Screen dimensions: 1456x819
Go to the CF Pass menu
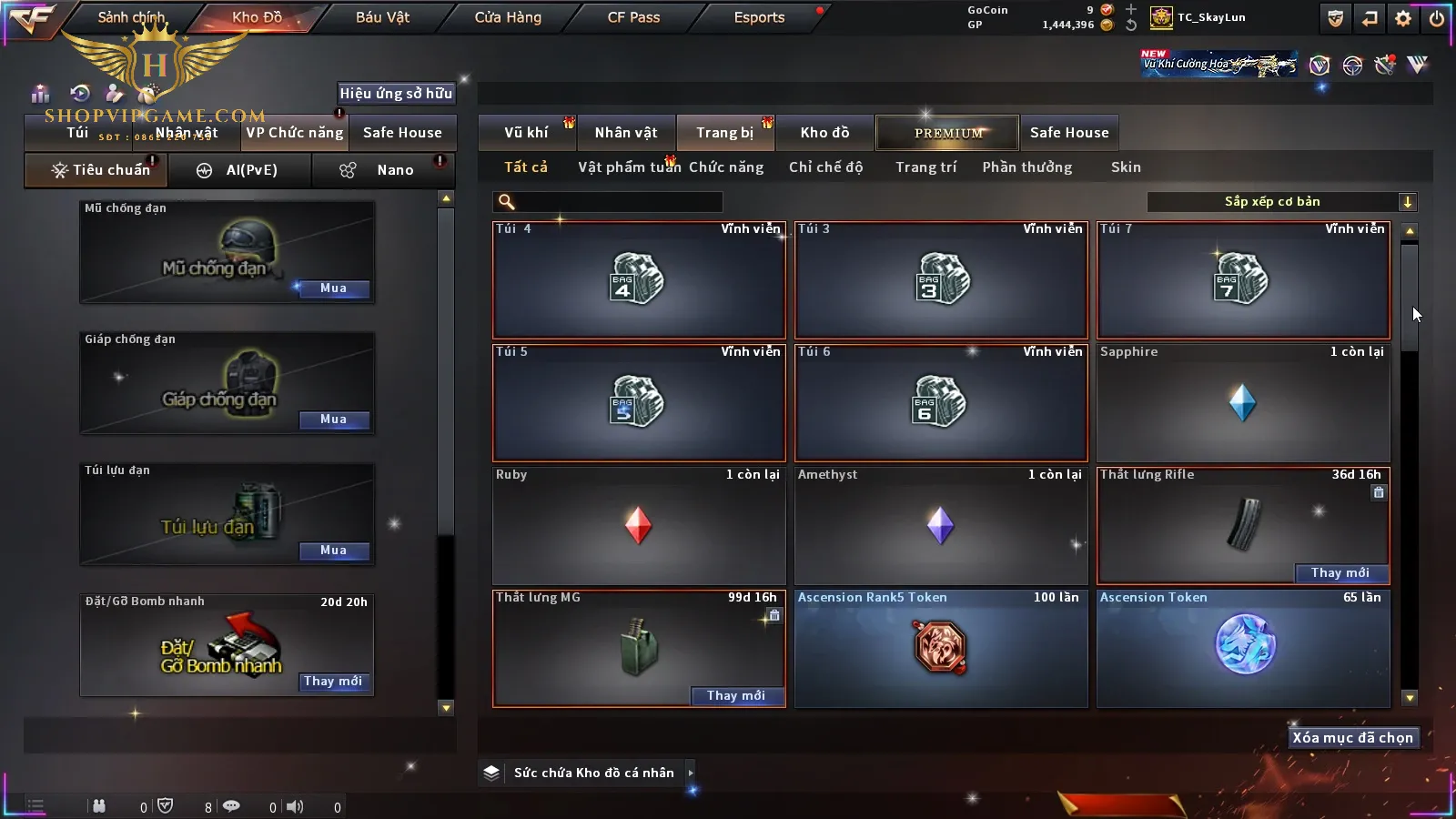point(633,17)
